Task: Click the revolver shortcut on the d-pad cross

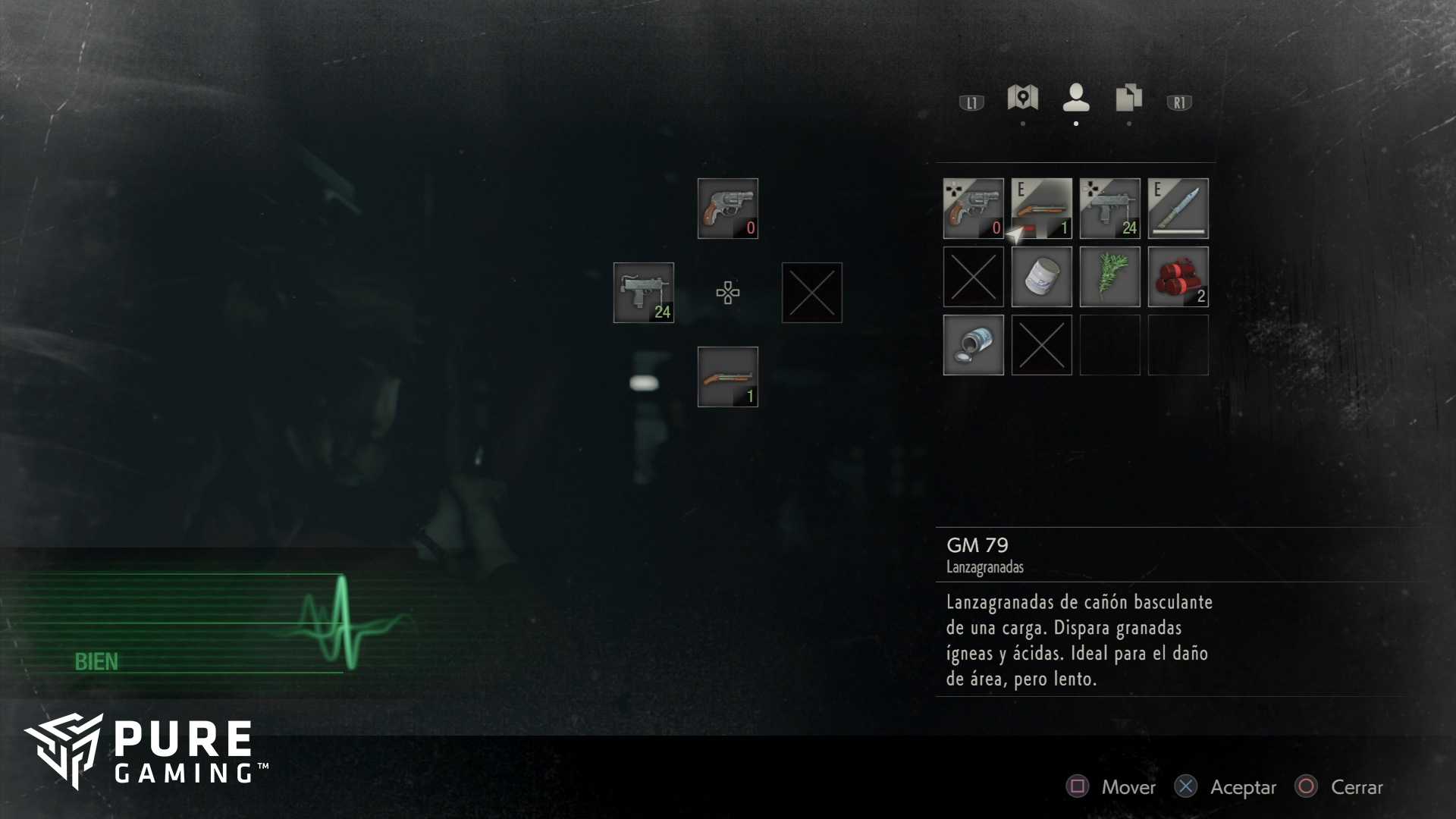Action: pos(727,209)
